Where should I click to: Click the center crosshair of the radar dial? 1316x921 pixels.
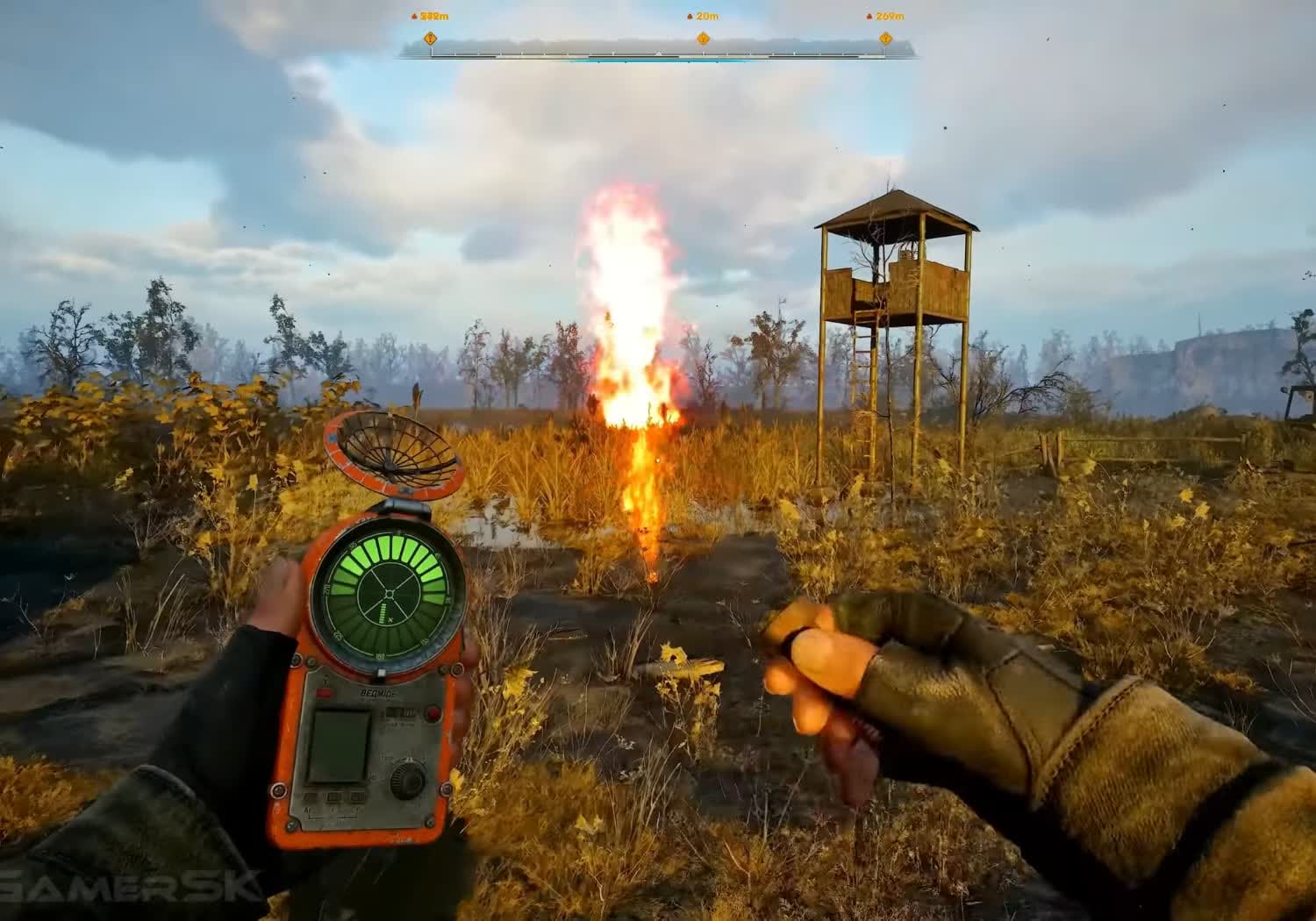pos(390,594)
